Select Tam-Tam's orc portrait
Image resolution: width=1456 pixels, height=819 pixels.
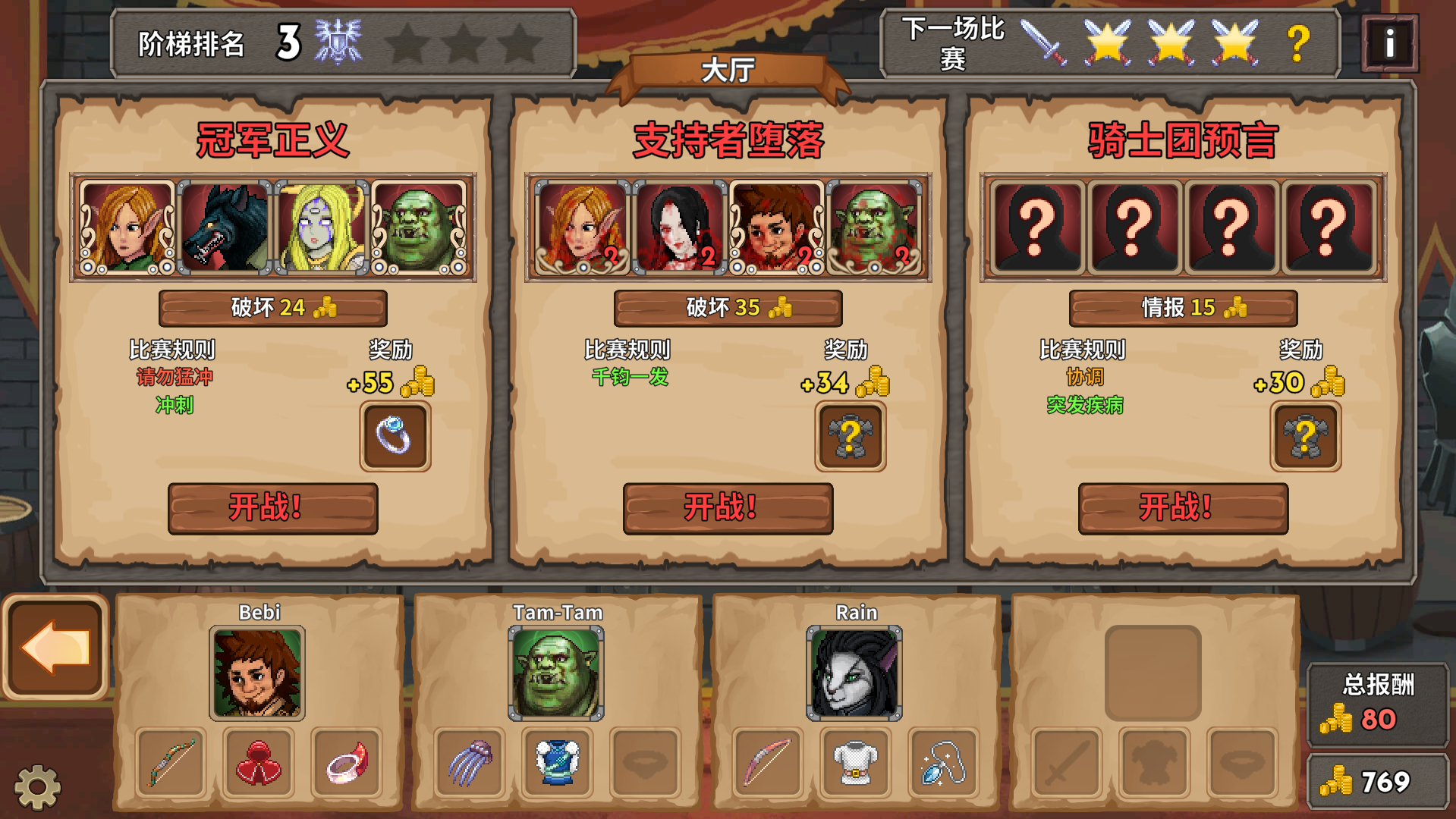[x=556, y=673]
